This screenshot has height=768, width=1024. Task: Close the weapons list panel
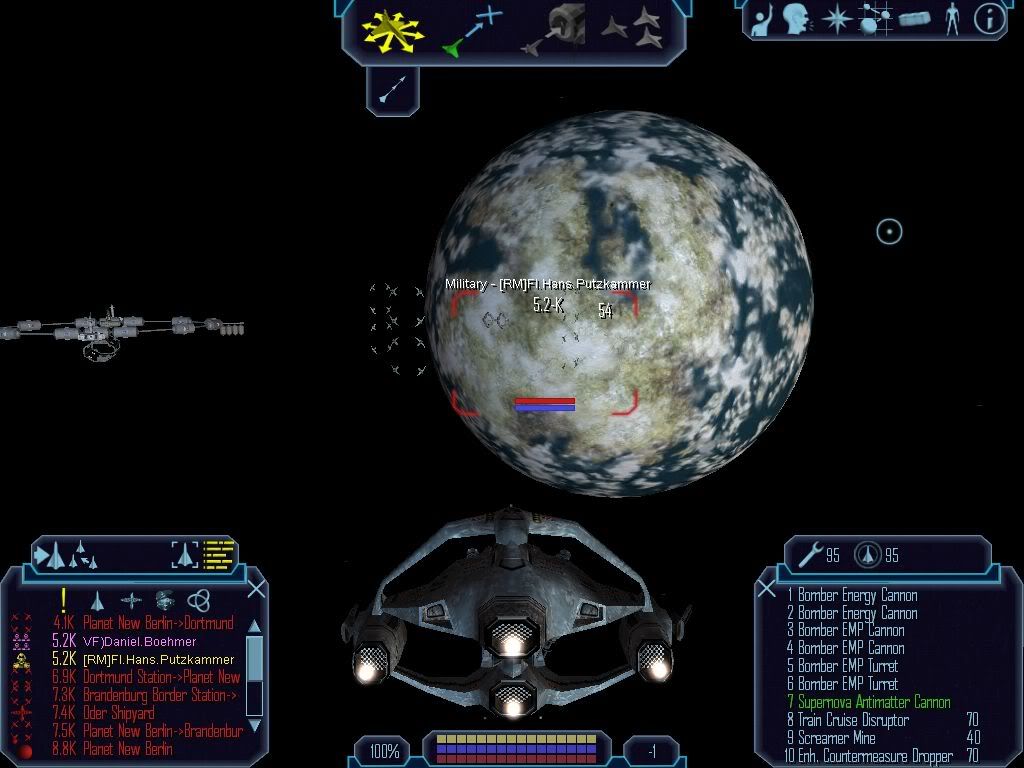767,588
